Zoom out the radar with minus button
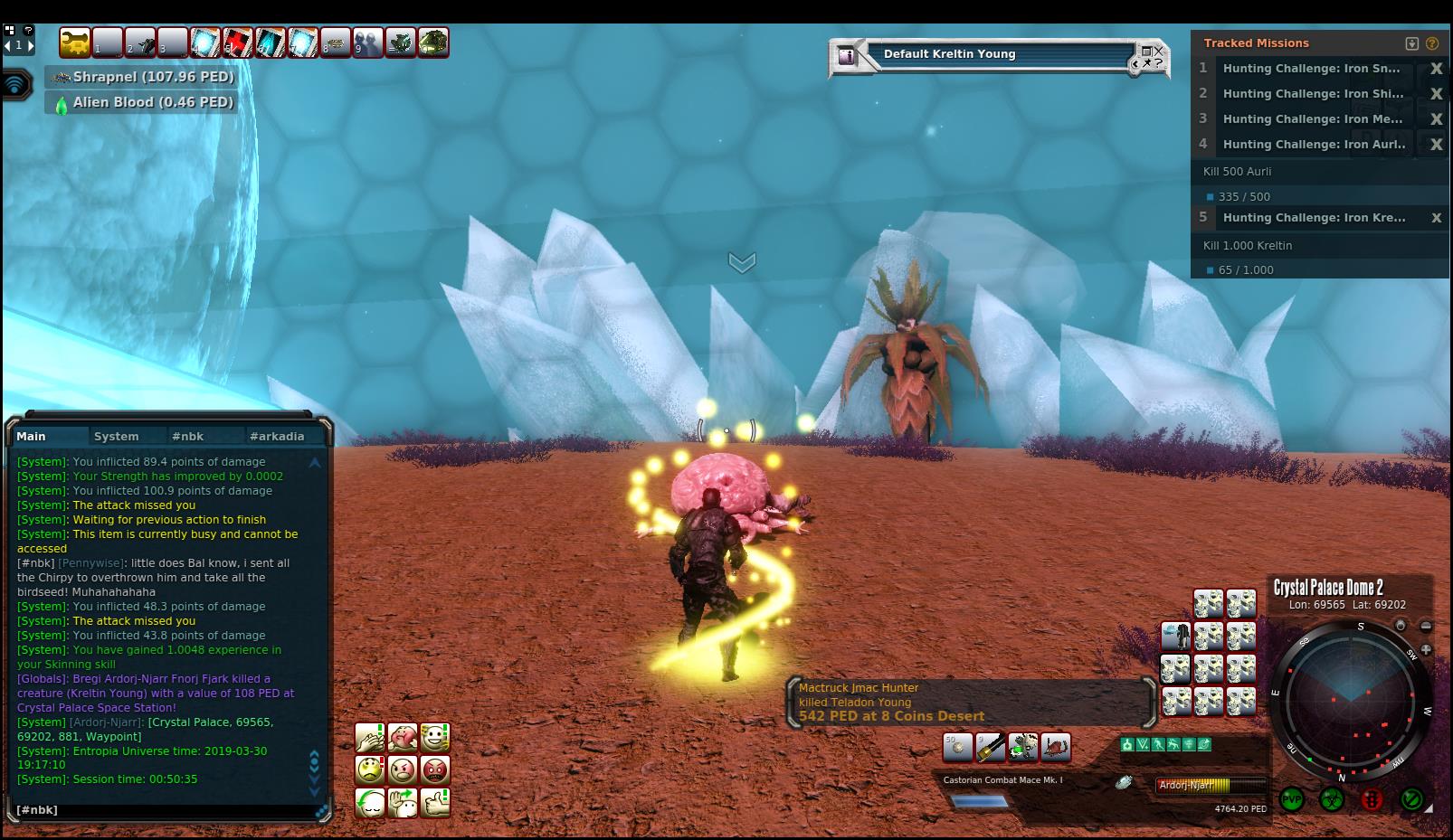 [x=1426, y=626]
